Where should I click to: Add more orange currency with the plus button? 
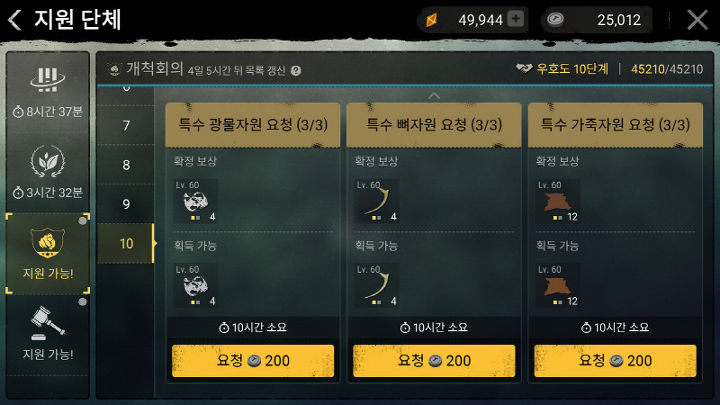coord(515,19)
